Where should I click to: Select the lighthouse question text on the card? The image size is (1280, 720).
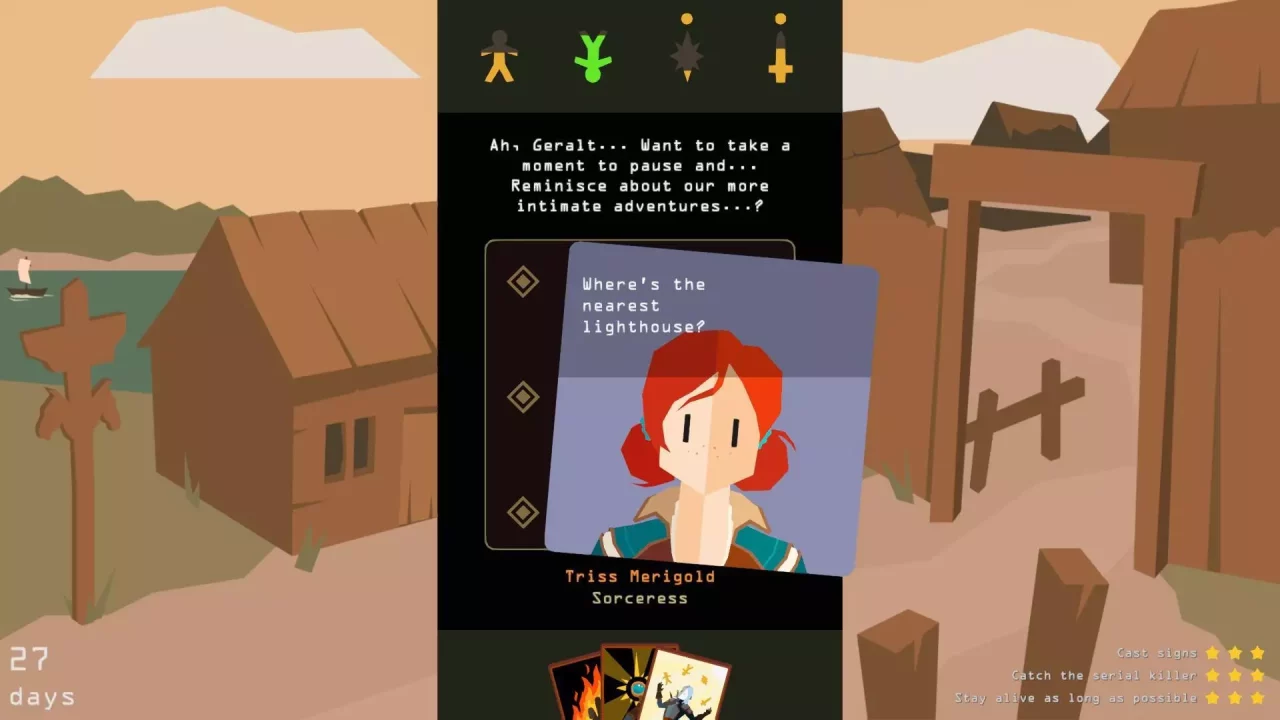pyautogui.click(x=640, y=305)
